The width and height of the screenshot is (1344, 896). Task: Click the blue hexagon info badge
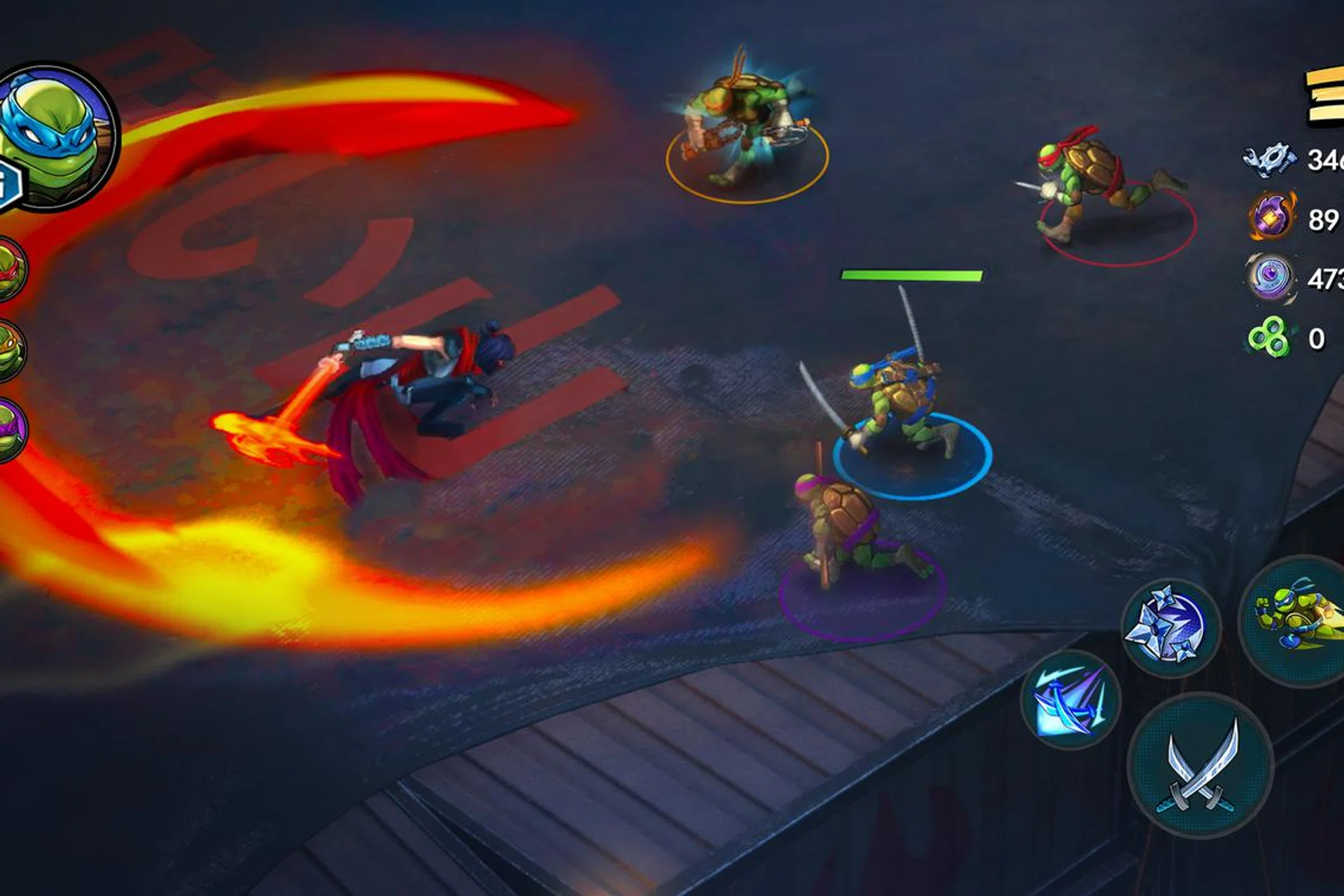(x=8, y=184)
